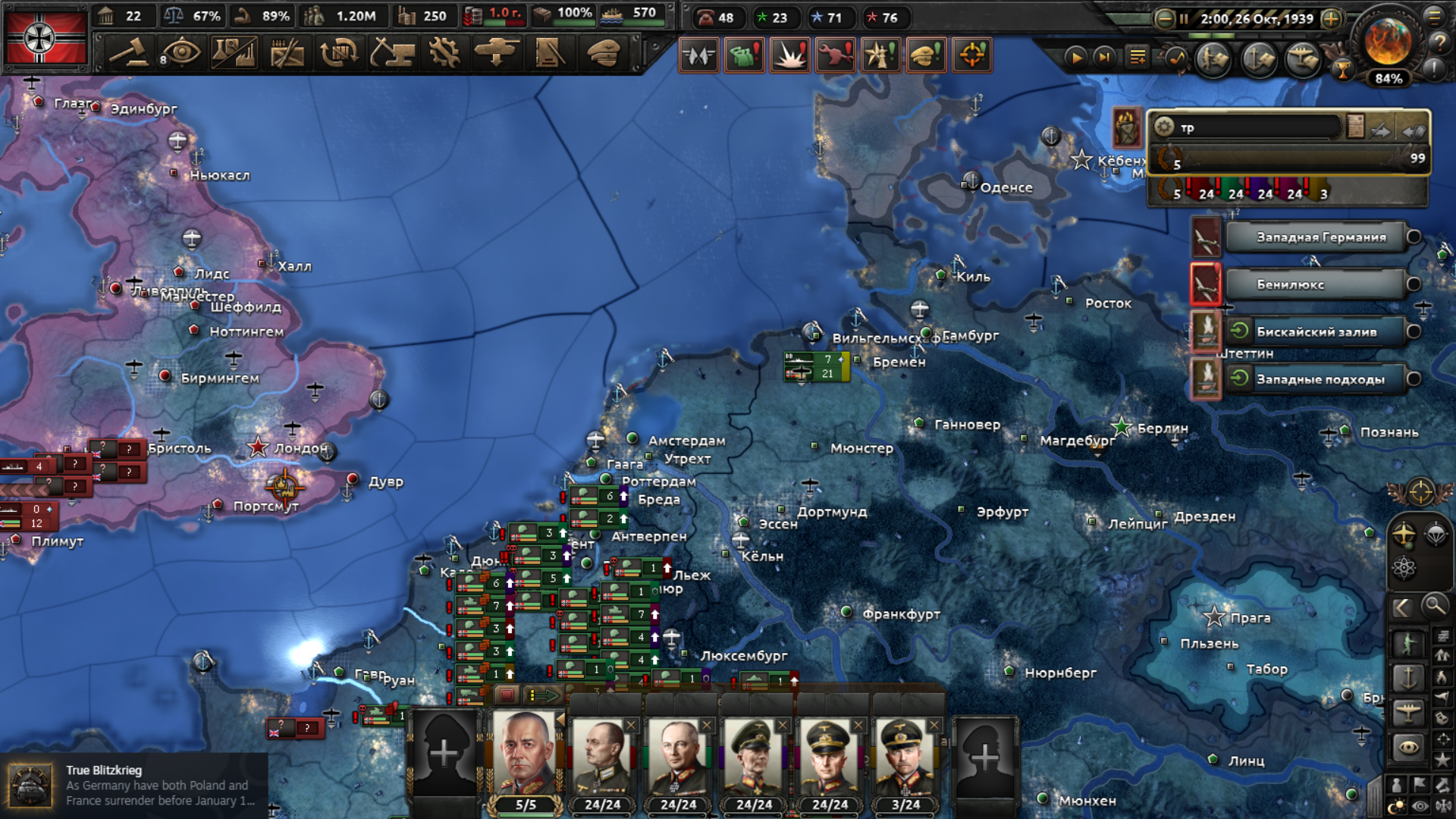This screenshot has width=1456, height=819.
Task: Open the production gear and wrench icon
Action: pos(444,54)
